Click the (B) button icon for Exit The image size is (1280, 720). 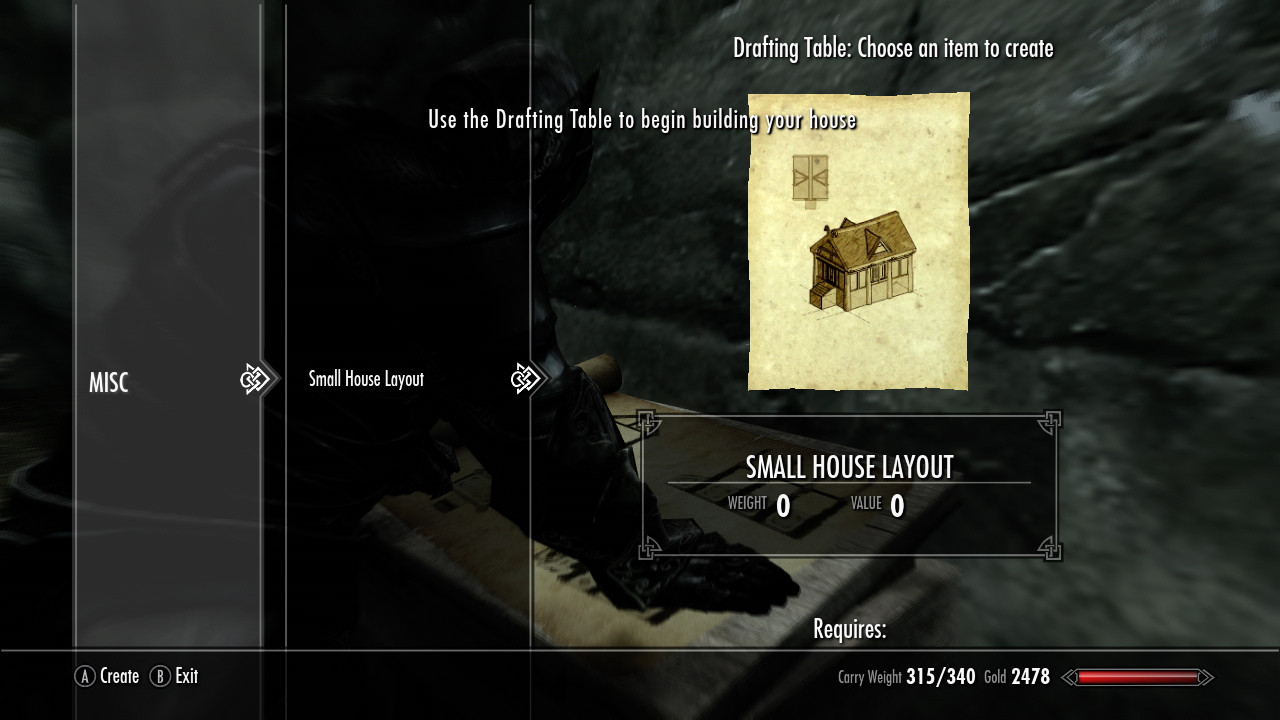click(160, 676)
